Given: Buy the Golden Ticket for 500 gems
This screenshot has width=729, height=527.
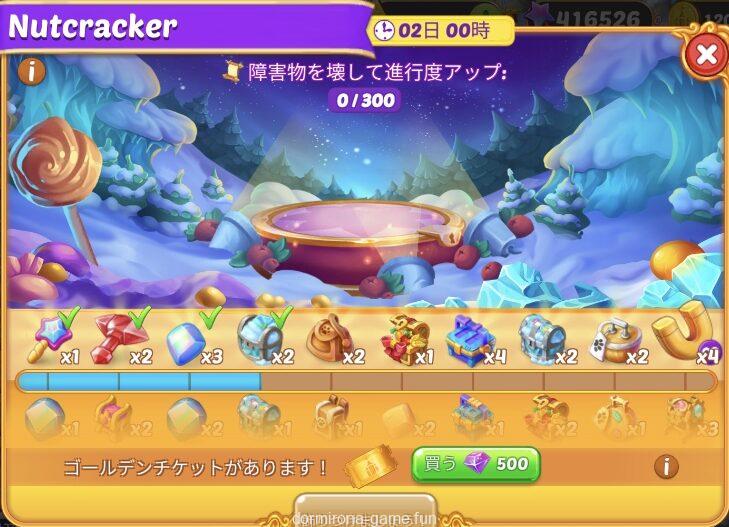Looking at the screenshot, I should tap(476, 465).
